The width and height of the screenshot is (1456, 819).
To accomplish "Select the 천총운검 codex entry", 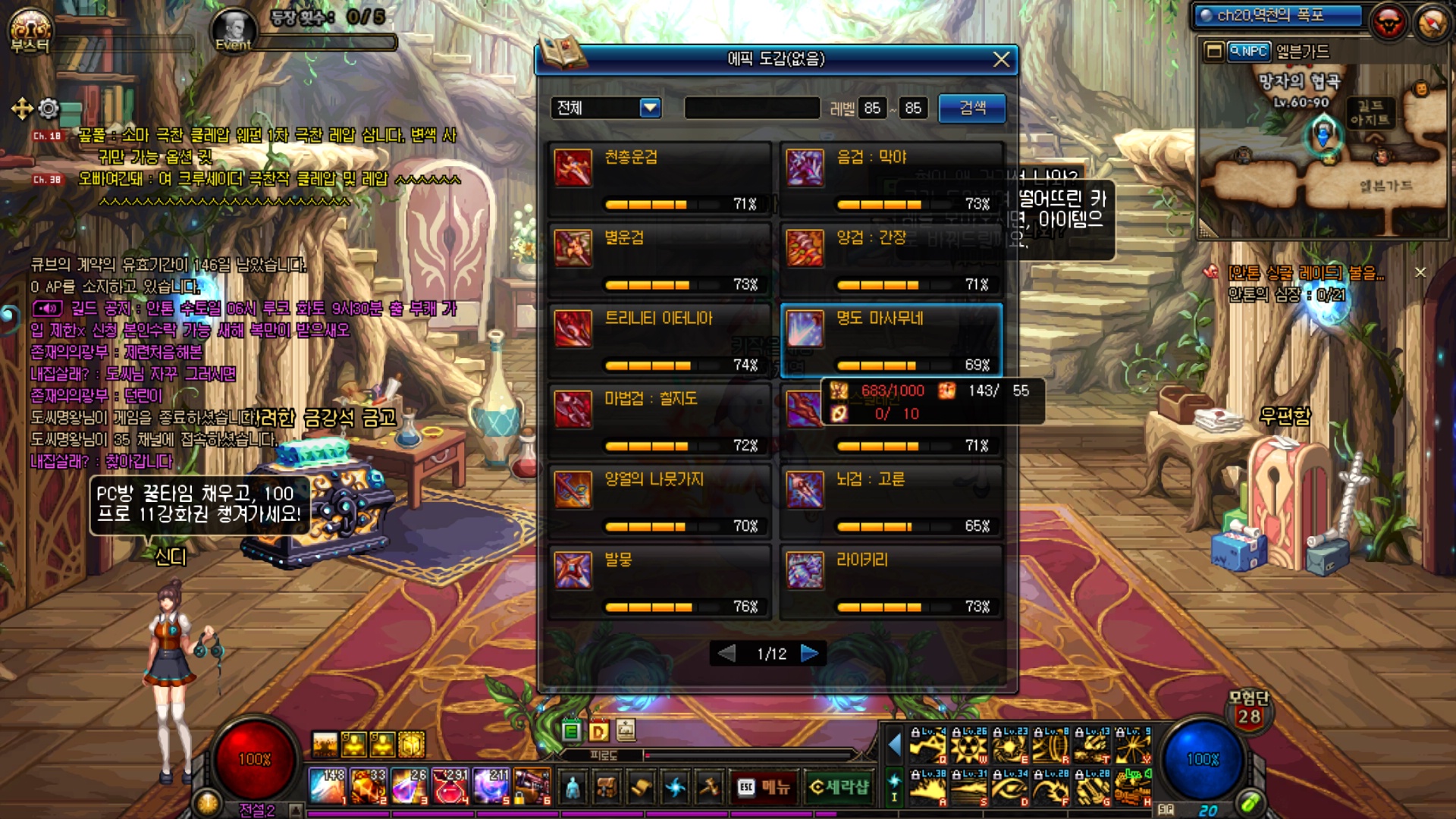I will coord(658,179).
